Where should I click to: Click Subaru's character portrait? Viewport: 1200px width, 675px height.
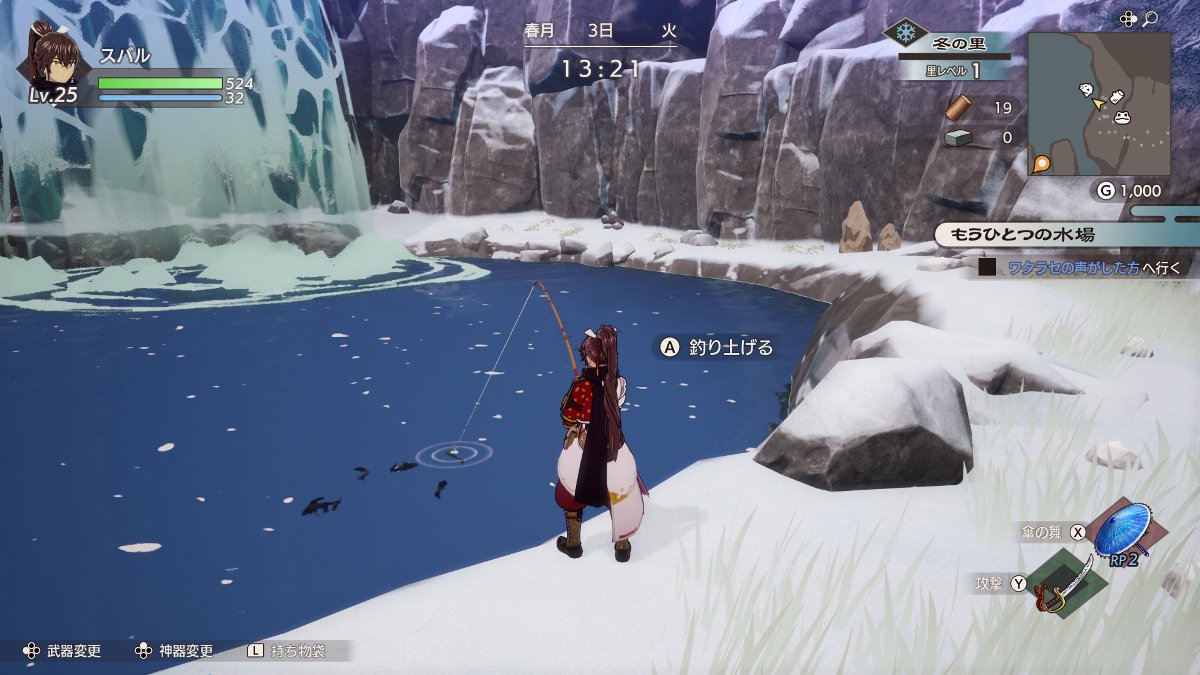pyautogui.click(x=51, y=57)
